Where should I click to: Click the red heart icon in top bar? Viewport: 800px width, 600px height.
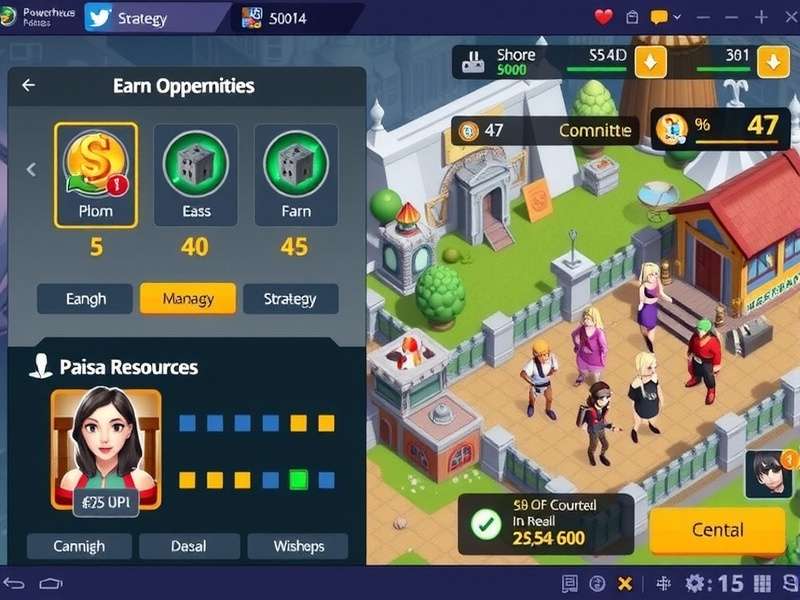[x=603, y=17]
